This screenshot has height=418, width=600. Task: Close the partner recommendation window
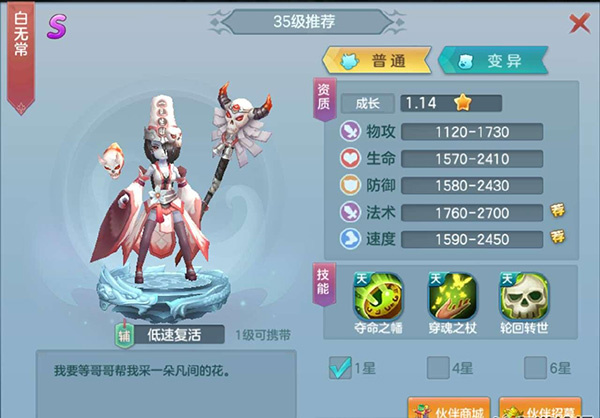(578, 22)
